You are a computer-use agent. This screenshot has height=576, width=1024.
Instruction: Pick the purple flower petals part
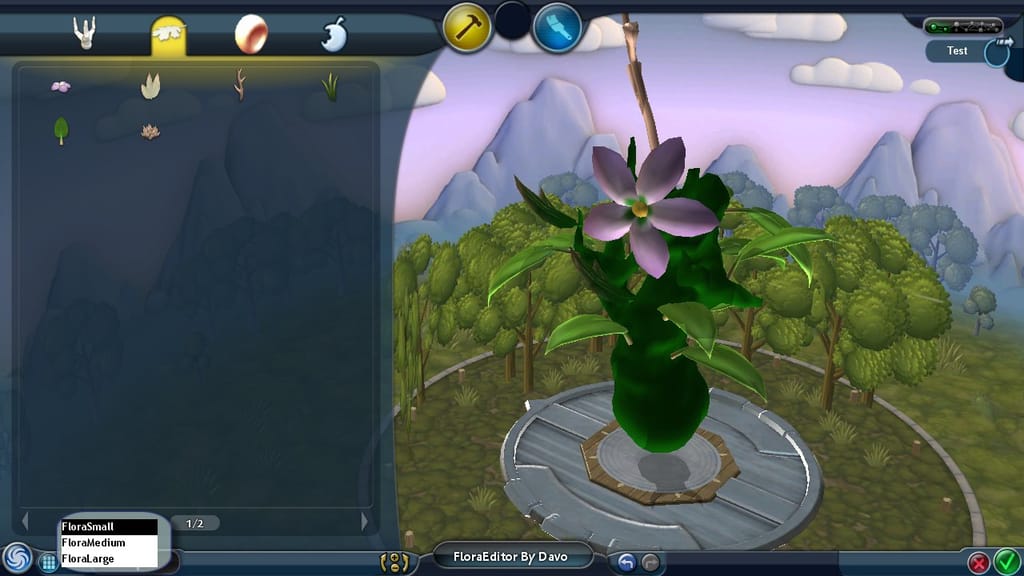click(61, 87)
